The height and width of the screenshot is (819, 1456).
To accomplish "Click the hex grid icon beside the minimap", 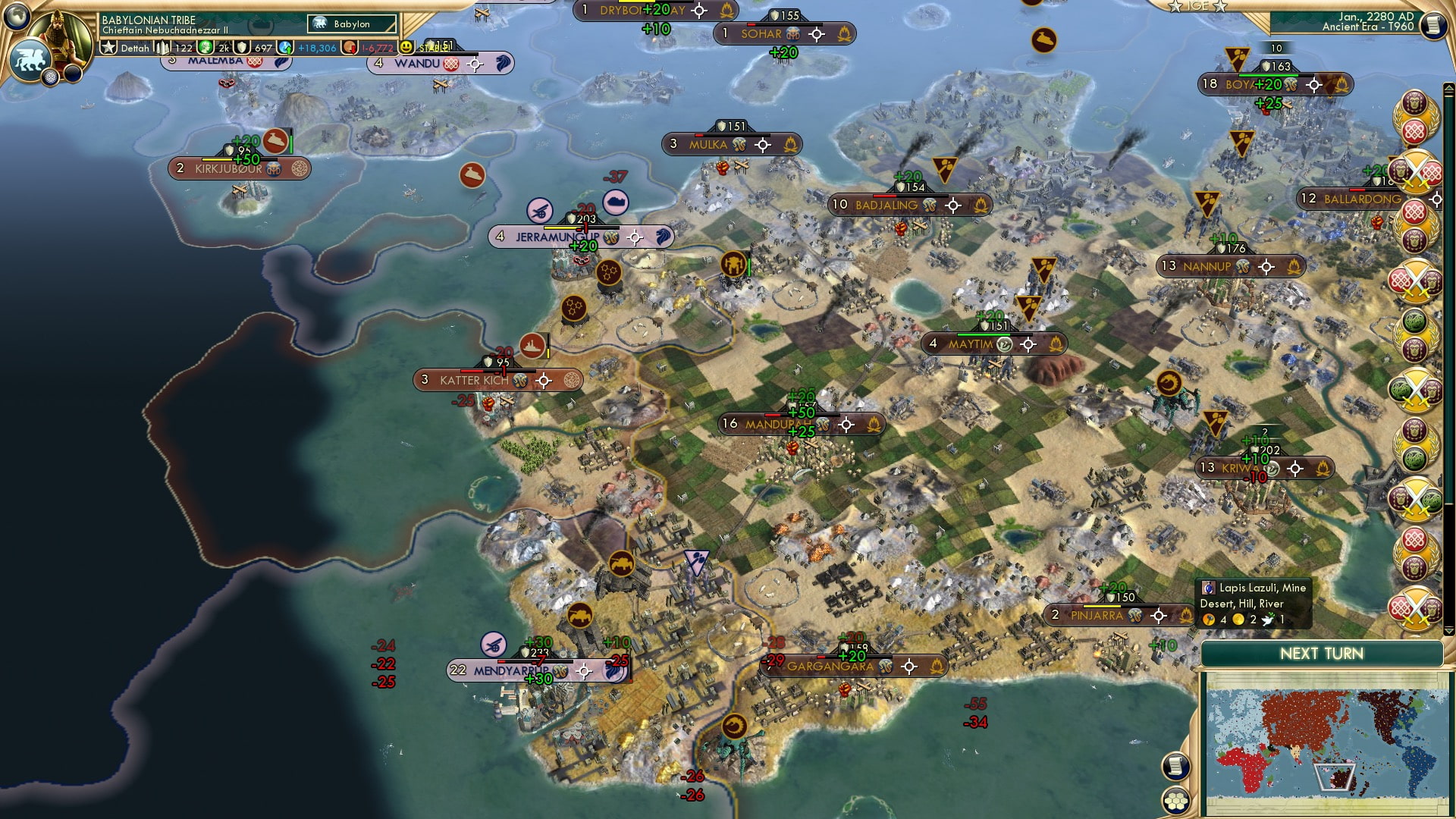I will coord(1178,802).
